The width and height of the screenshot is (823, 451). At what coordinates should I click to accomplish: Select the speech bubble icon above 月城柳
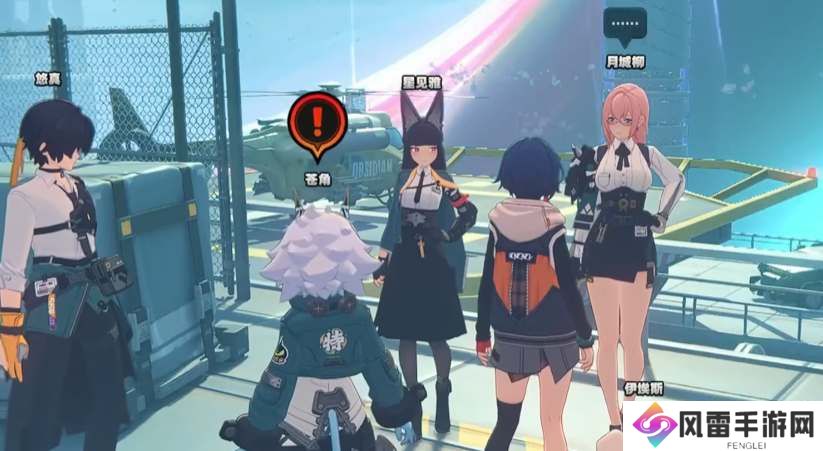tap(626, 26)
